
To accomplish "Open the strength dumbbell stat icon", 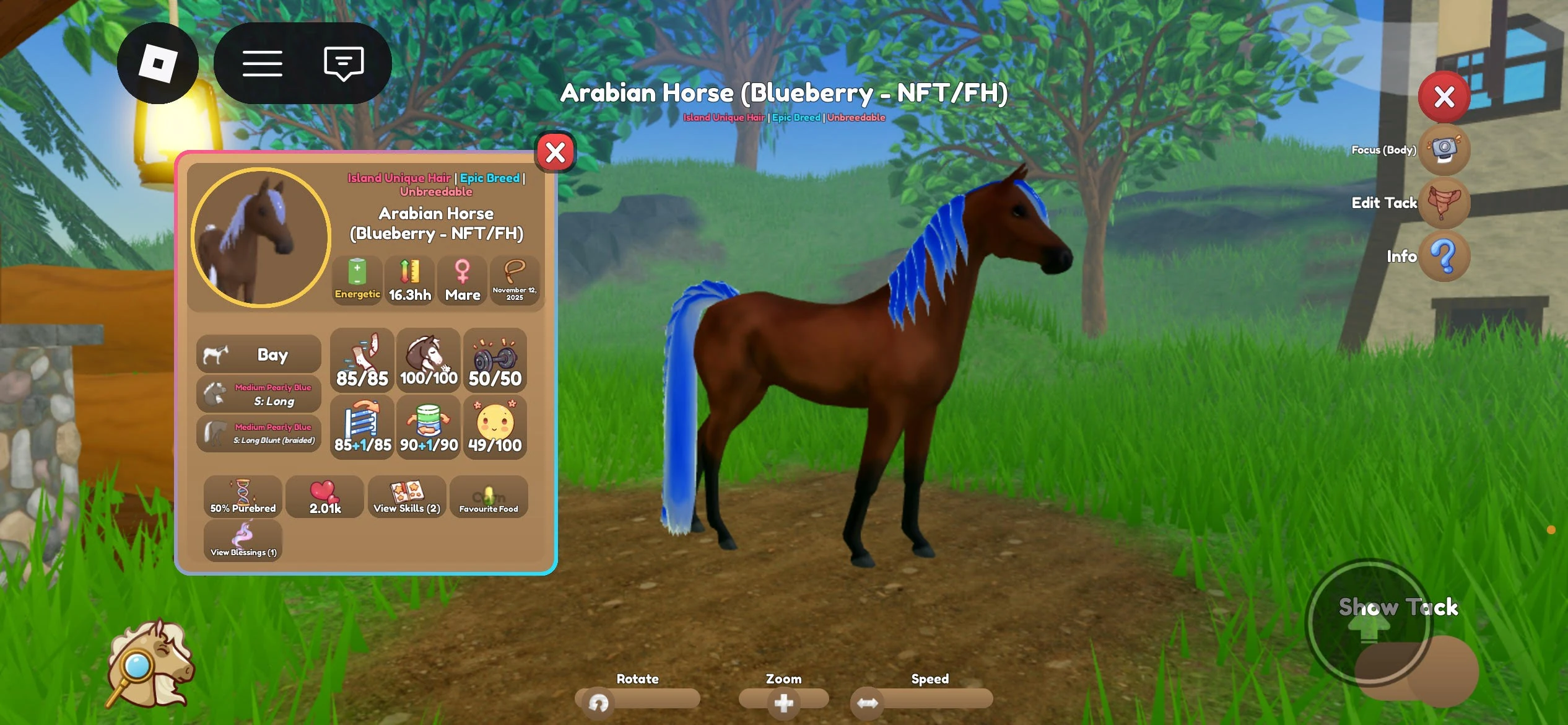I will tap(495, 359).
